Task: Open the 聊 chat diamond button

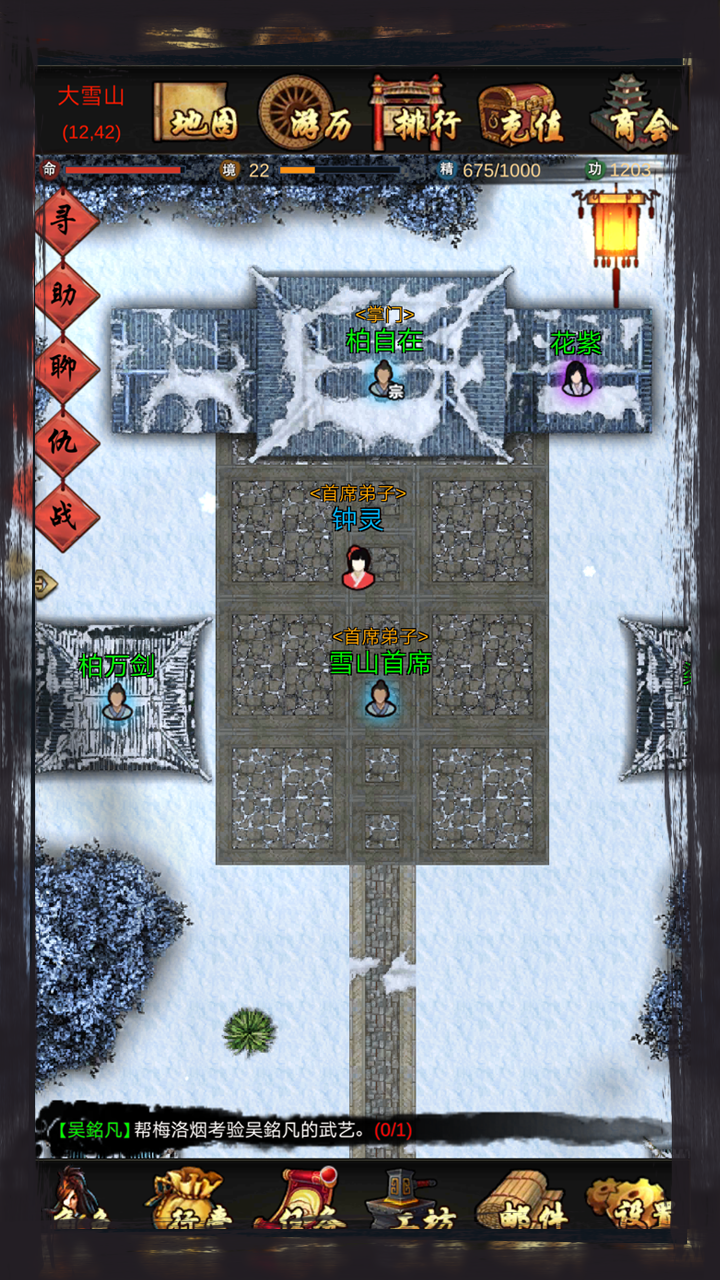Action: point(67,370)
